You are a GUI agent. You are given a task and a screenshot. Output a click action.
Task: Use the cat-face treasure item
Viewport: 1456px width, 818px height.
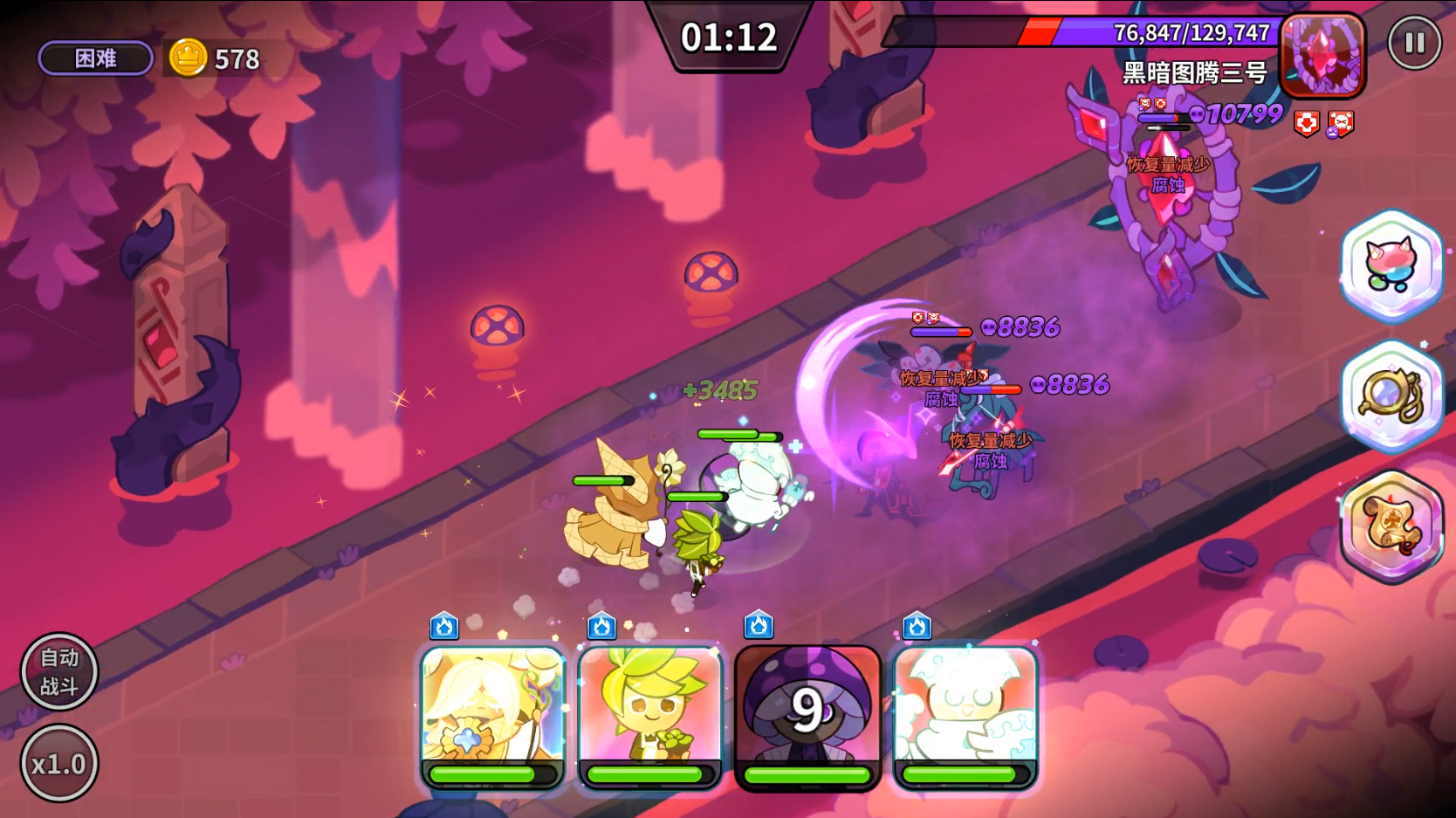(x=1391, y=266)
